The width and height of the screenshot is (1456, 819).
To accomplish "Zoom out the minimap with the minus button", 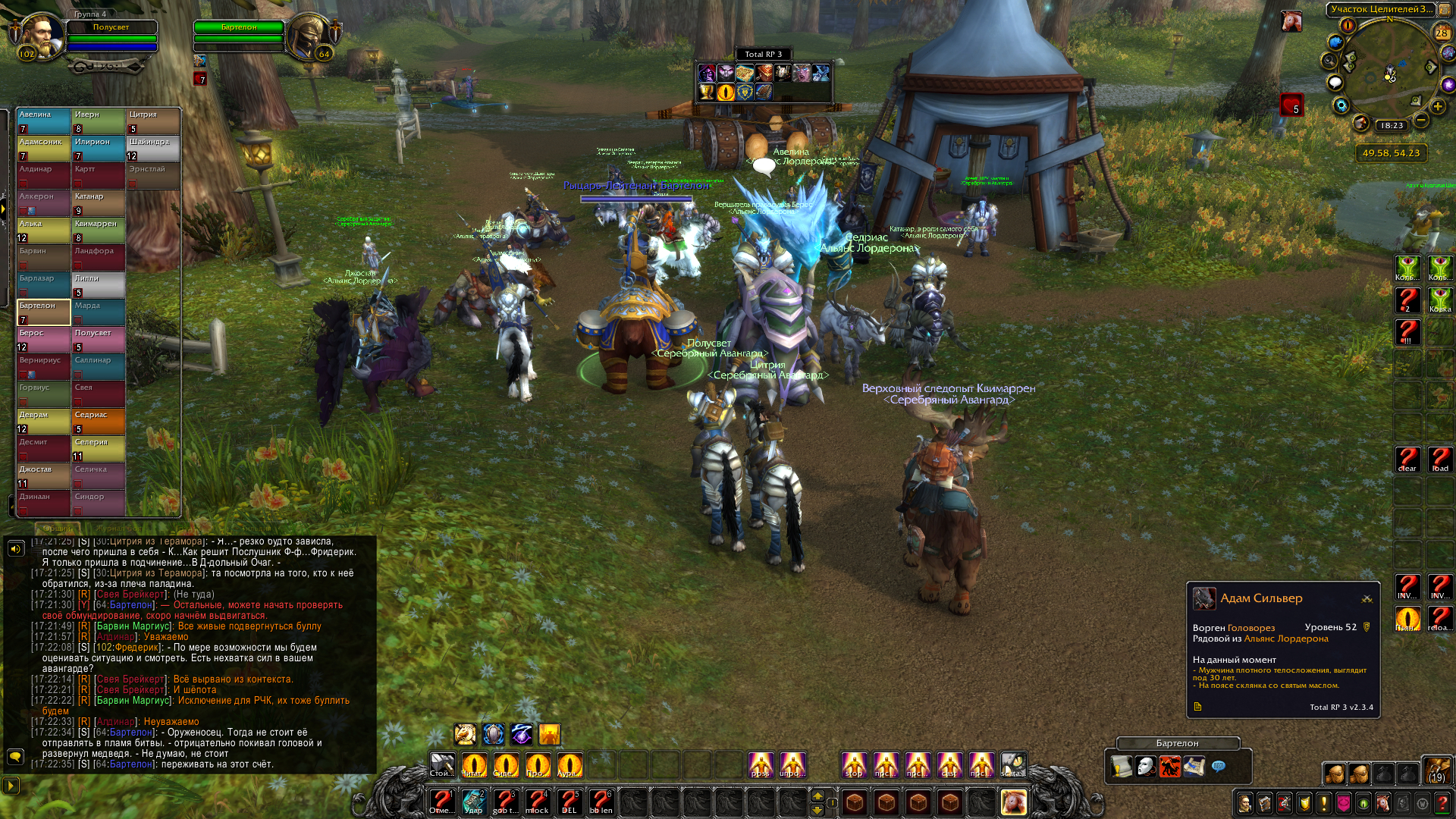I will 1421,120.
